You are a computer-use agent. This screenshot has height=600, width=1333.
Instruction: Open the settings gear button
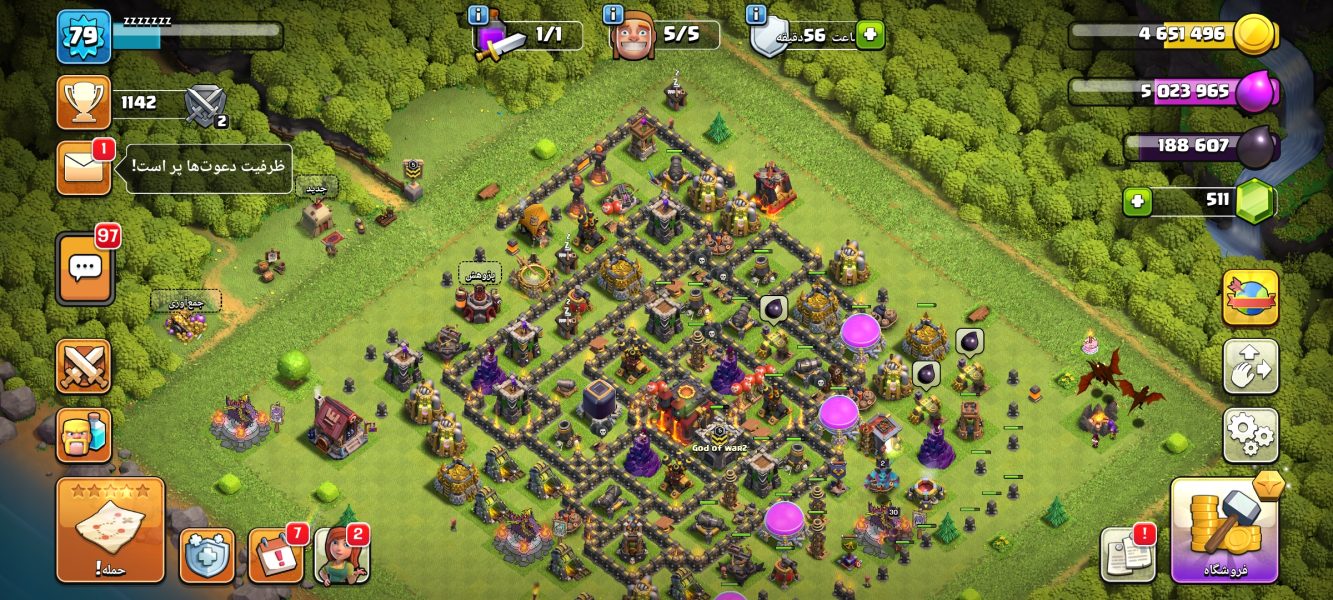pyautogui.click(x=1250, y=435)
